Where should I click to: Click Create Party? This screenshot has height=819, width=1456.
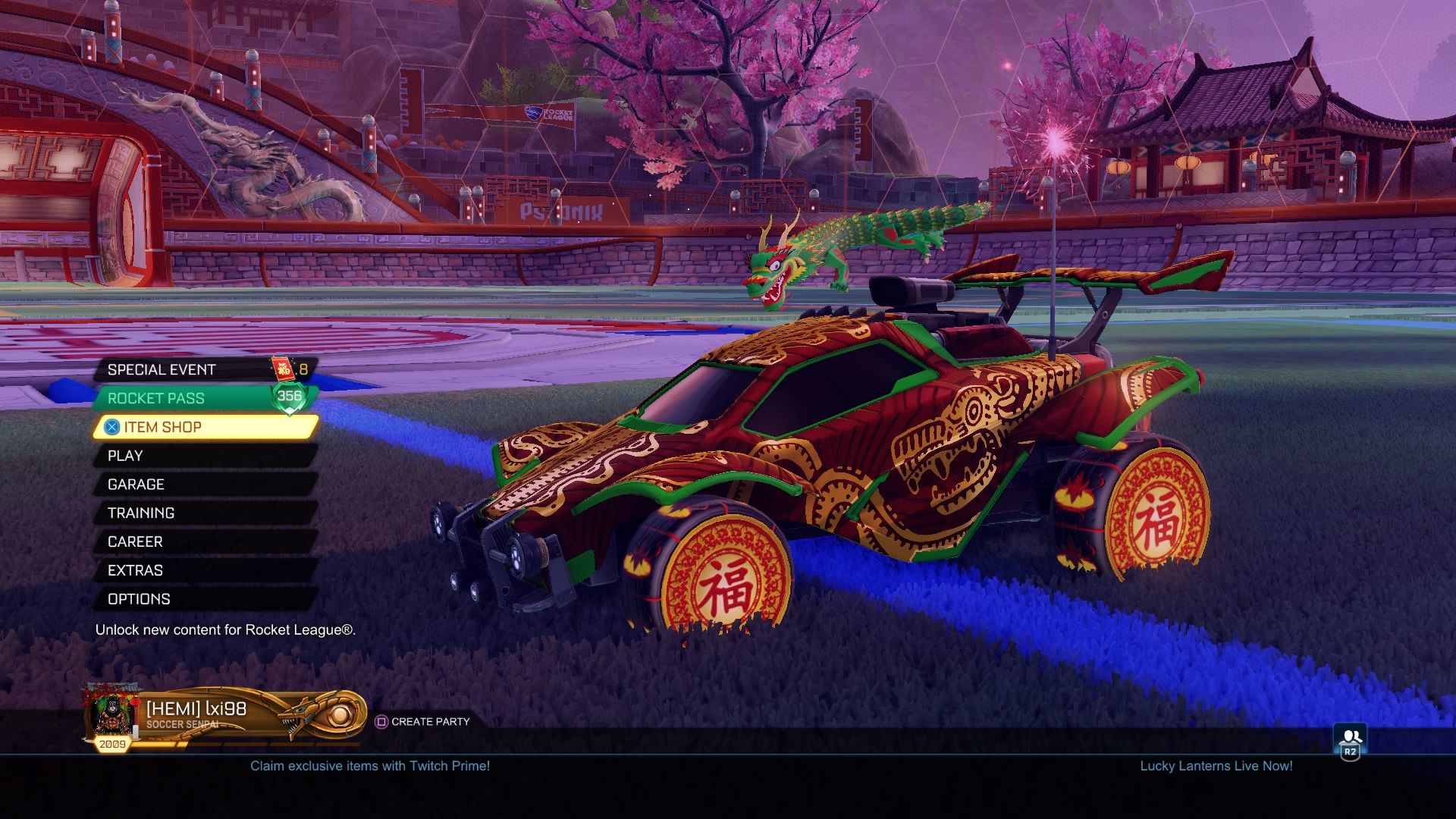[428, 722]
